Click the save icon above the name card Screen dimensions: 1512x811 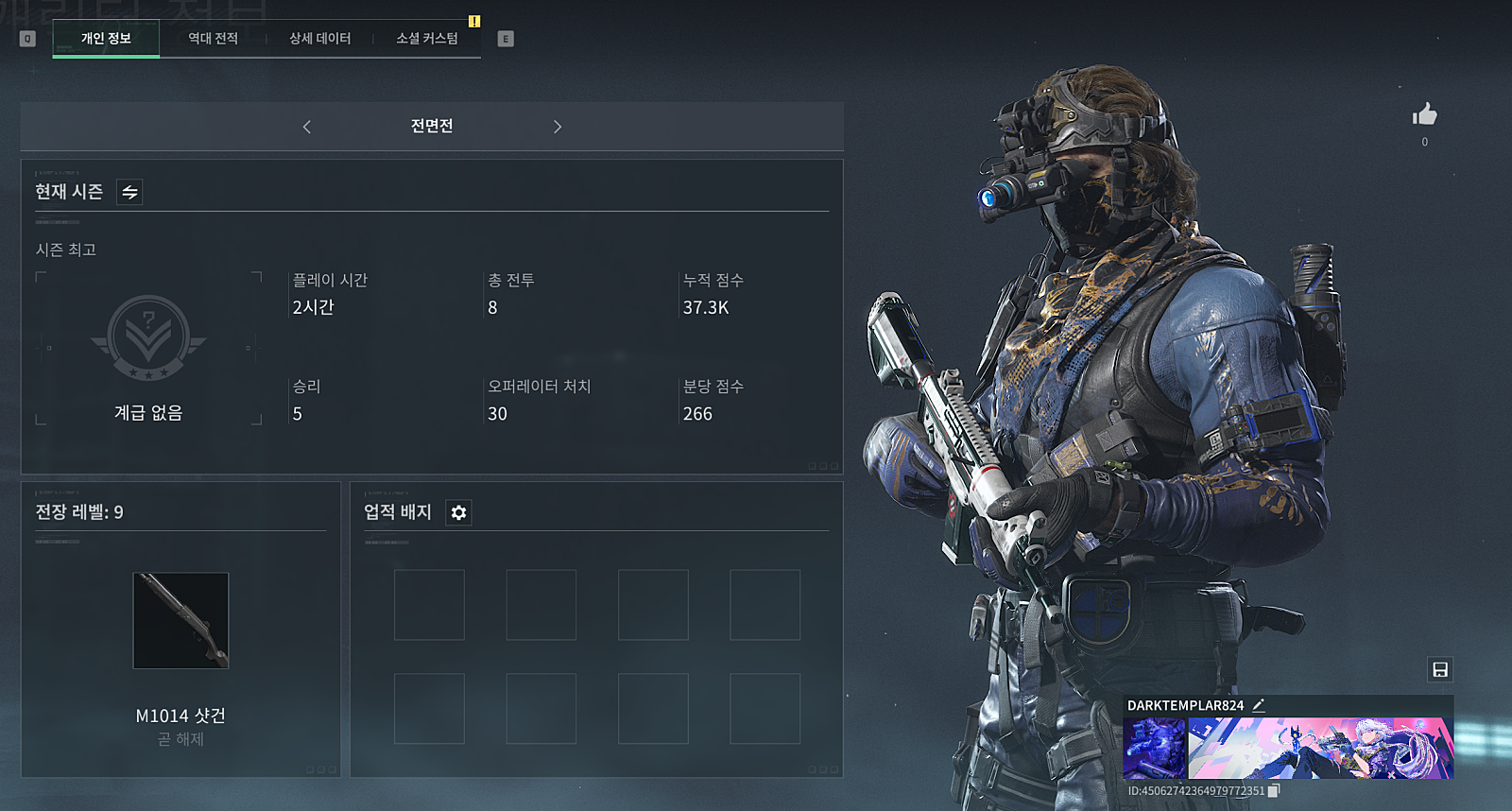coord(1439,670)
